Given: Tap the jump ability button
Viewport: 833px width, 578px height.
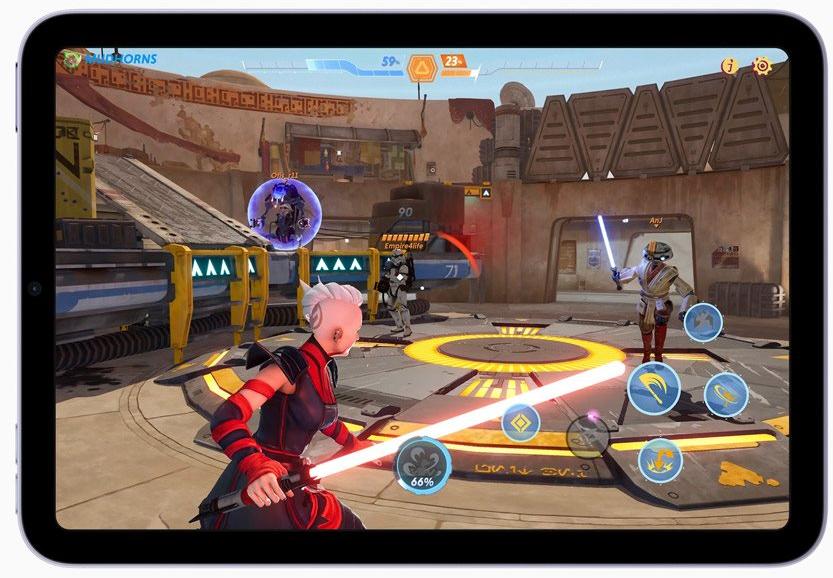Looking at the screenshot, I should pyautogui.click(x=703, y=322).
